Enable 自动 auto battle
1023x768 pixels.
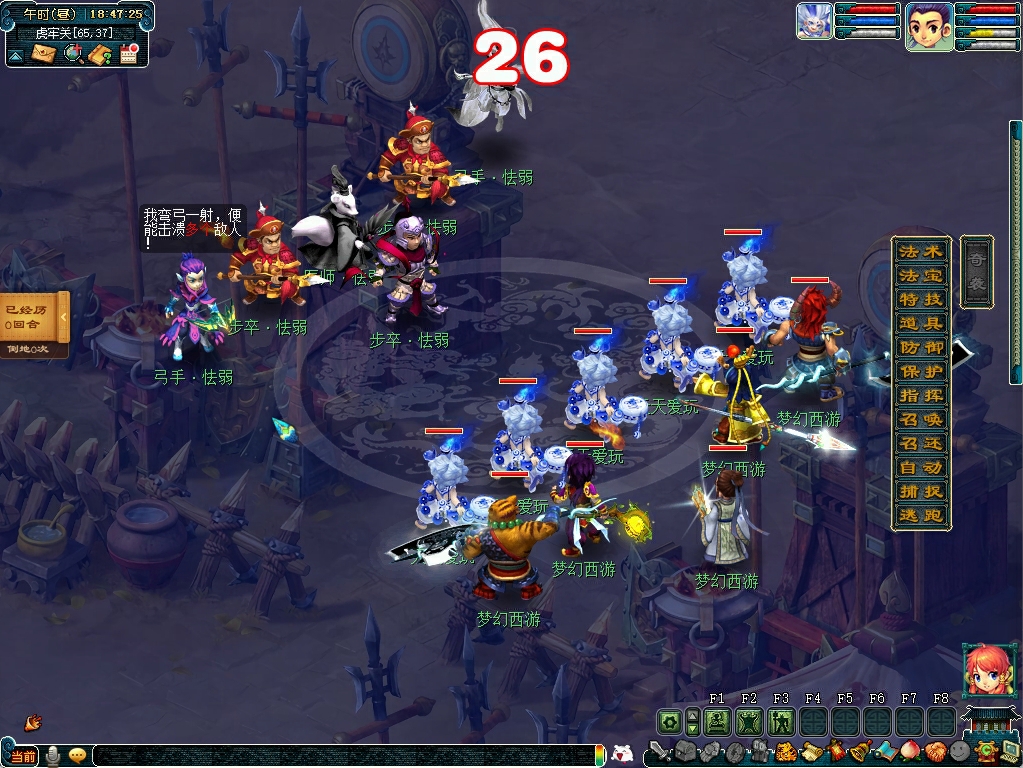pyautogui.click(x=921, y=467)
